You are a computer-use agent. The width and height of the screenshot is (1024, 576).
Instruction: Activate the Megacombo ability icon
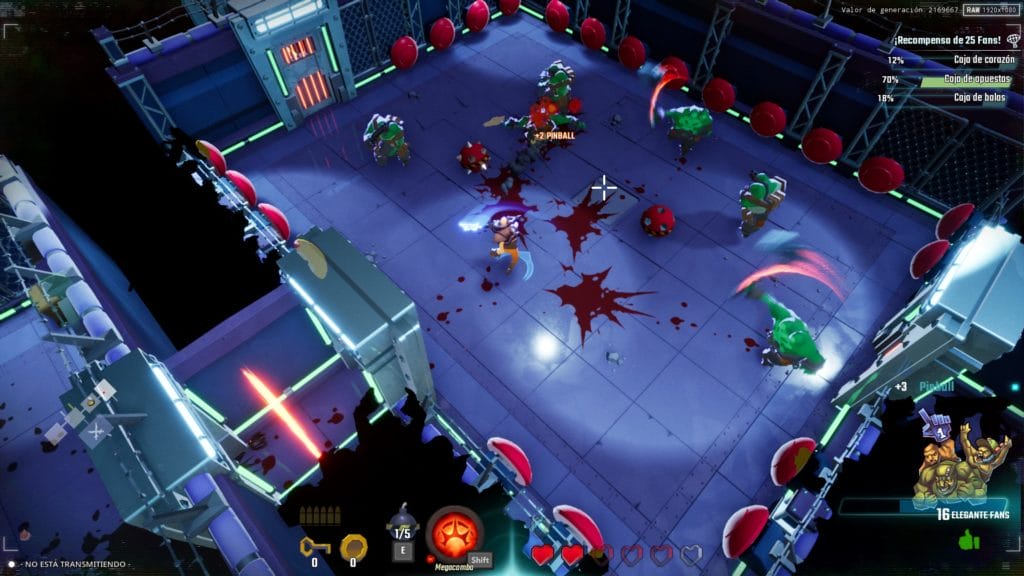tap(454, 532)
